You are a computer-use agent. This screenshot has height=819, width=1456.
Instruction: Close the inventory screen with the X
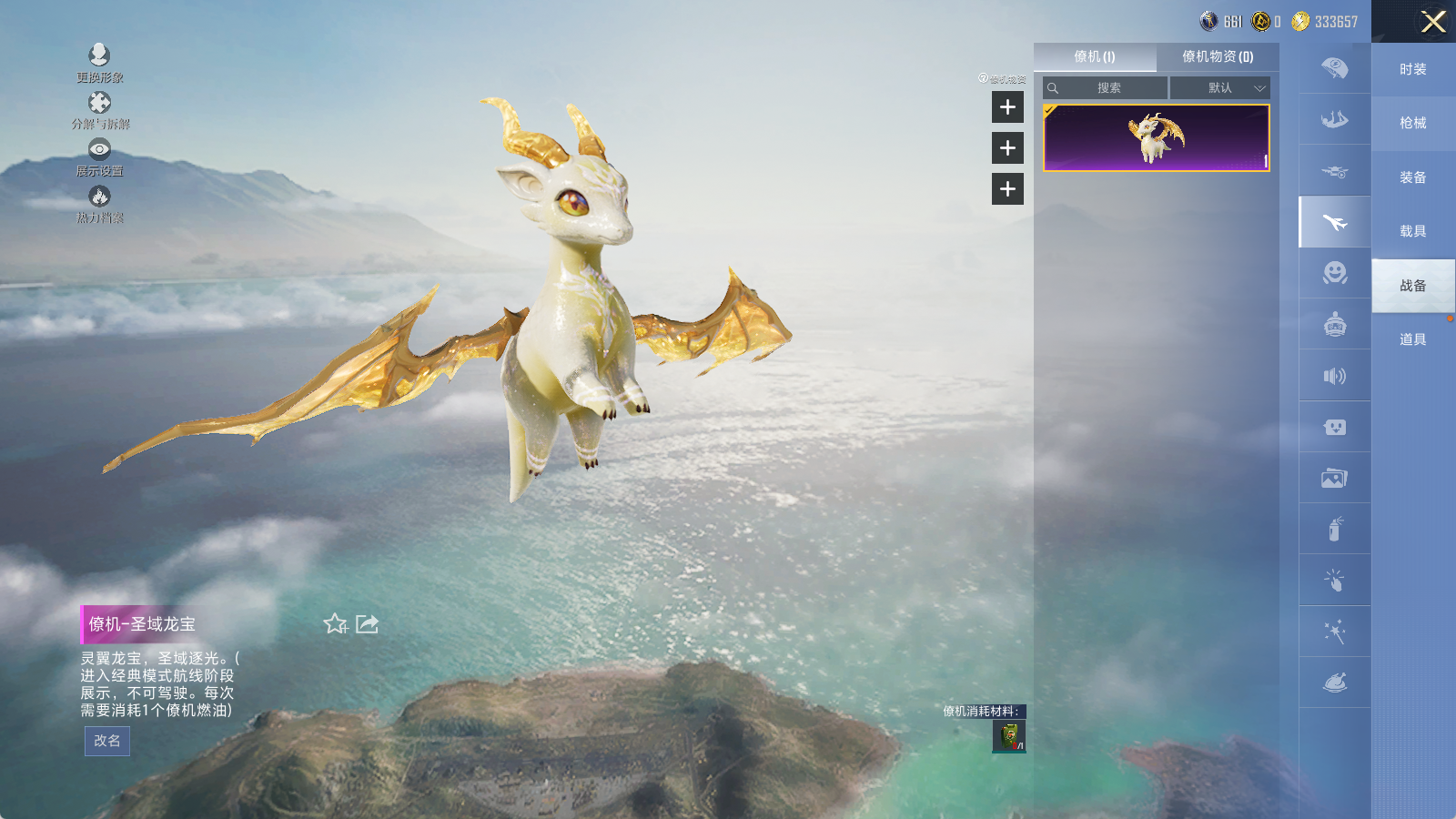point(1433,22)
